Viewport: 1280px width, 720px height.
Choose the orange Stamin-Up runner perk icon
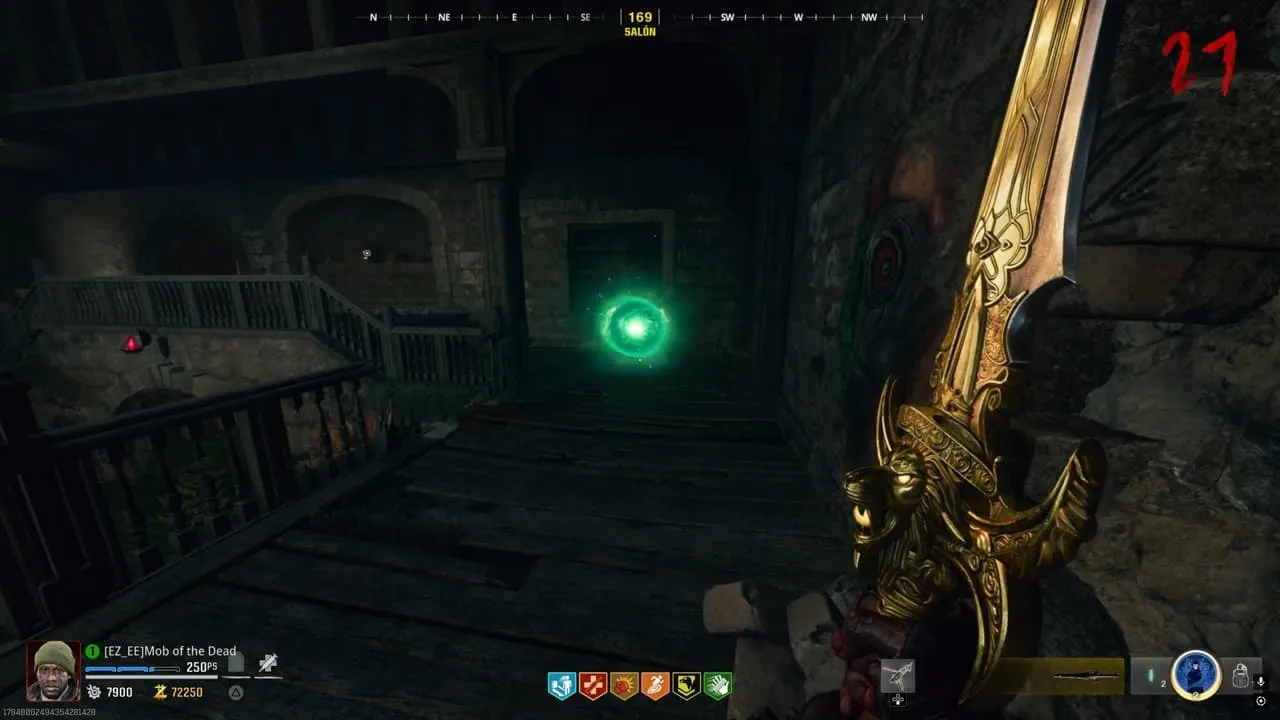point(655,685)
